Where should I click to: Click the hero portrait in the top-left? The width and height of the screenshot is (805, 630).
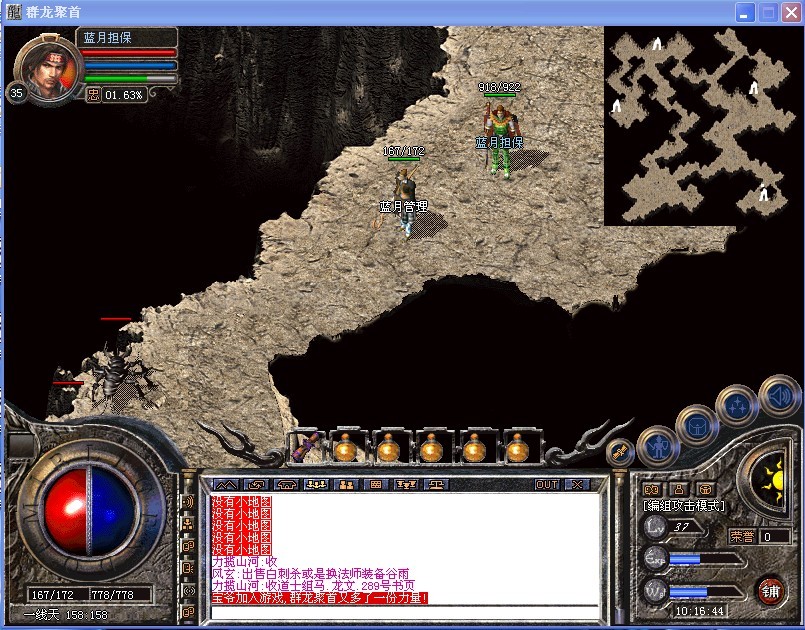47,66
